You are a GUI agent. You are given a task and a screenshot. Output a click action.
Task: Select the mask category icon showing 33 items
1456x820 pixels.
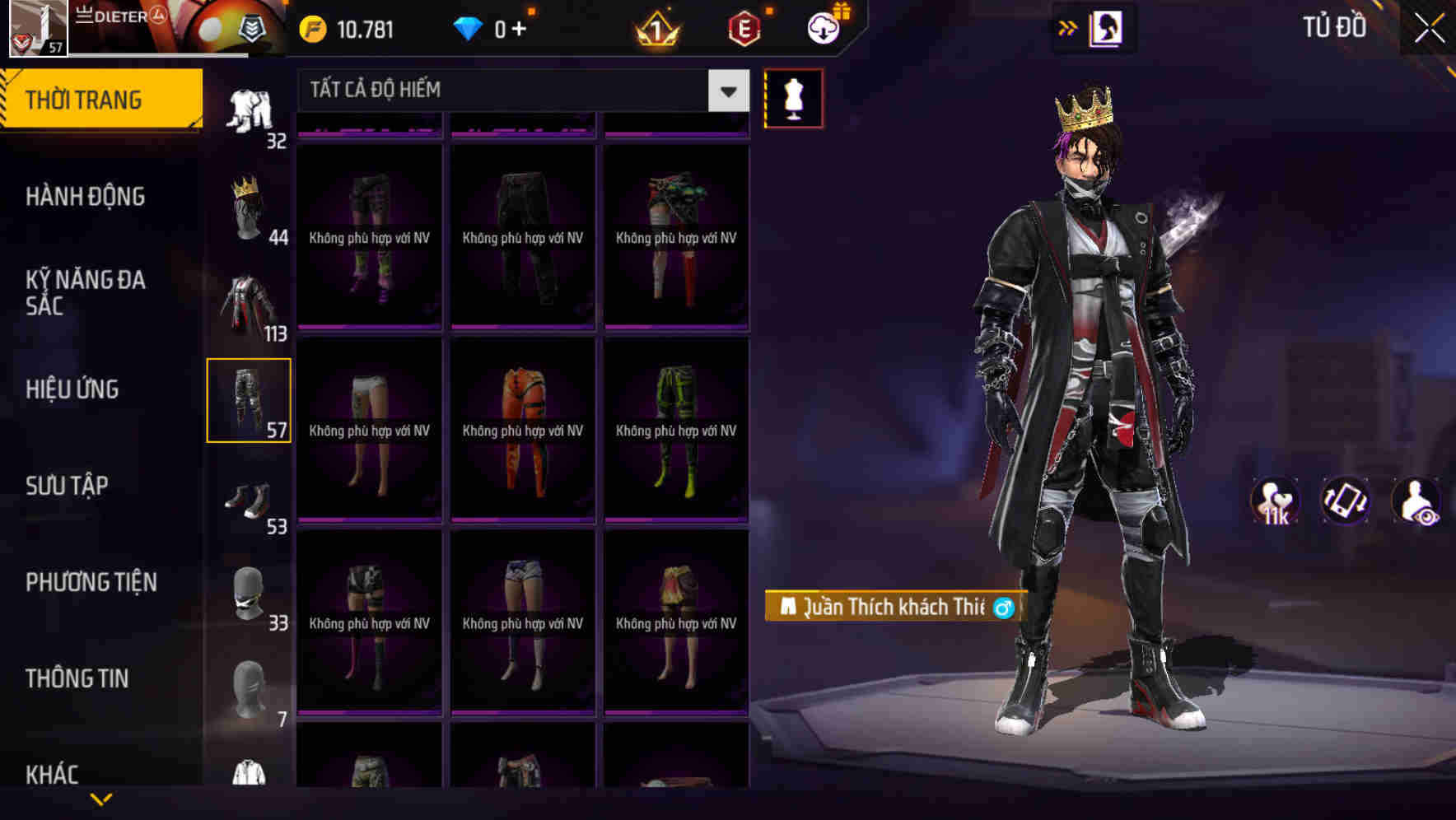coord(249,591)
